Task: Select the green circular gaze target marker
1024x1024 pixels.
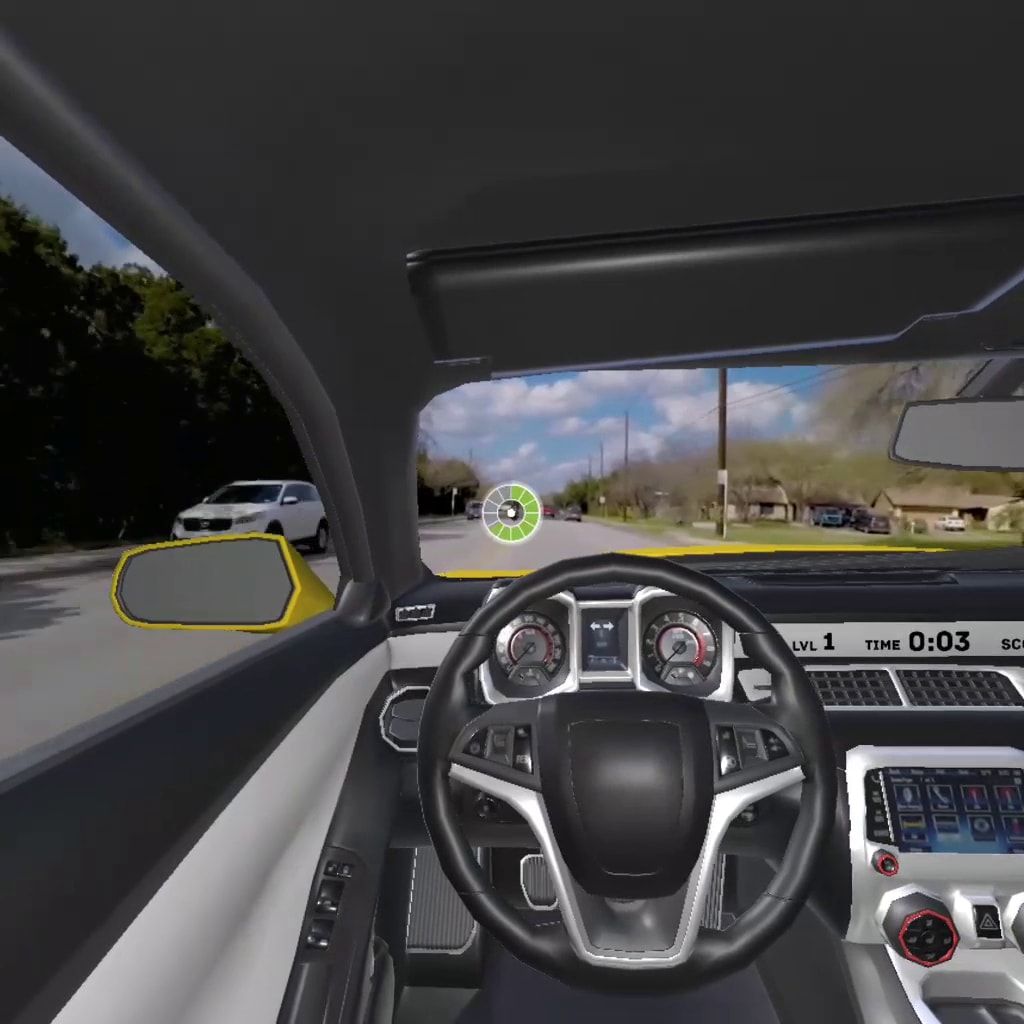Action: tap(511, 513)
